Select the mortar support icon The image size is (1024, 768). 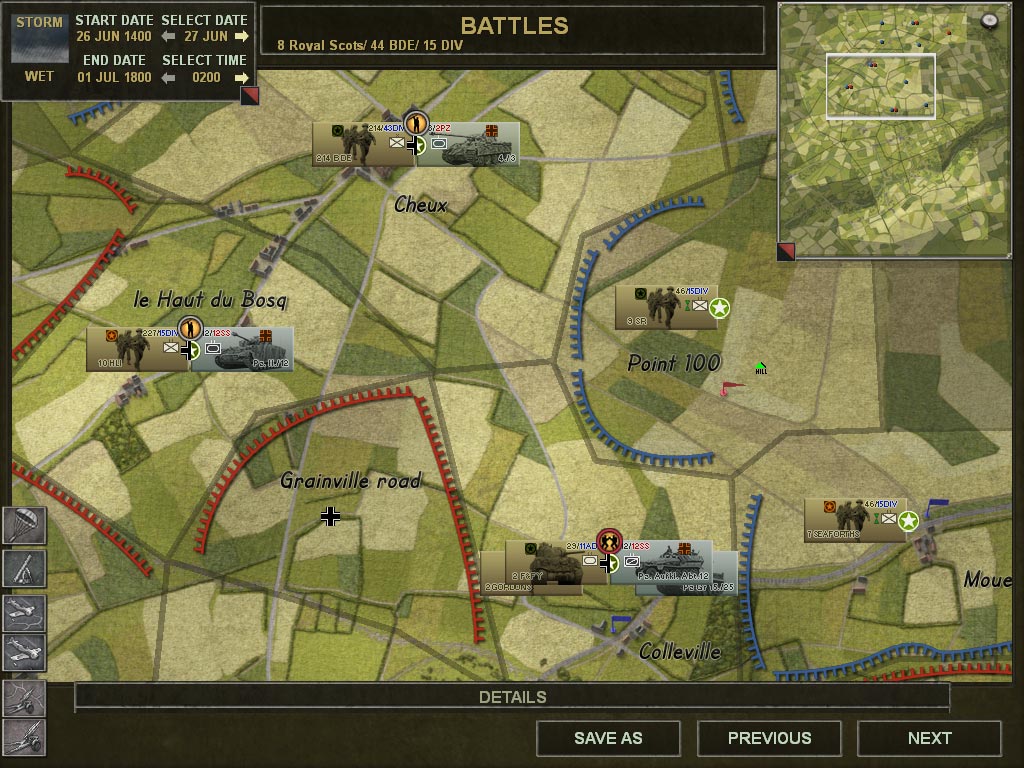24,568
